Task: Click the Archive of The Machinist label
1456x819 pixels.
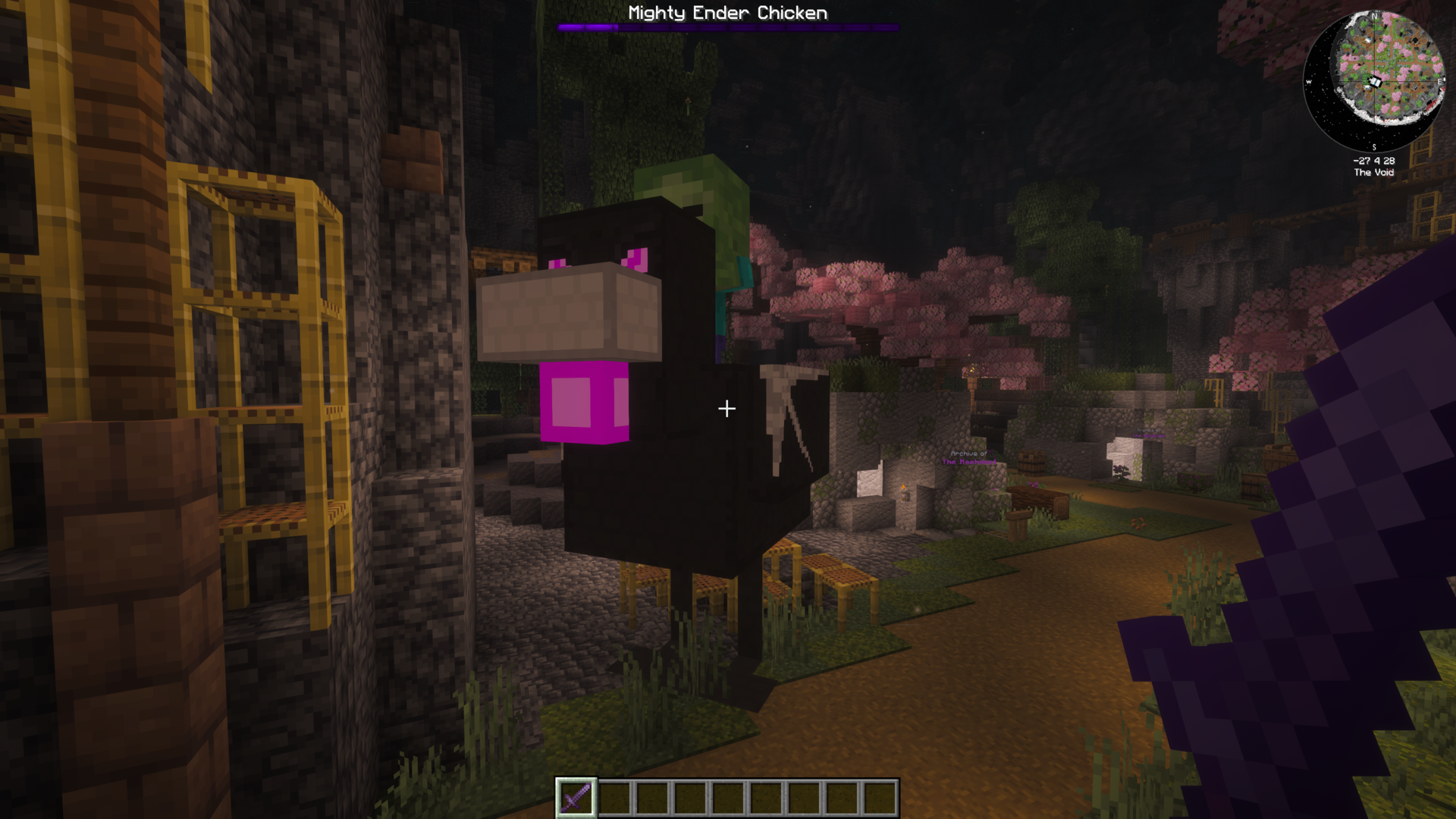Action: pos(969,457)
